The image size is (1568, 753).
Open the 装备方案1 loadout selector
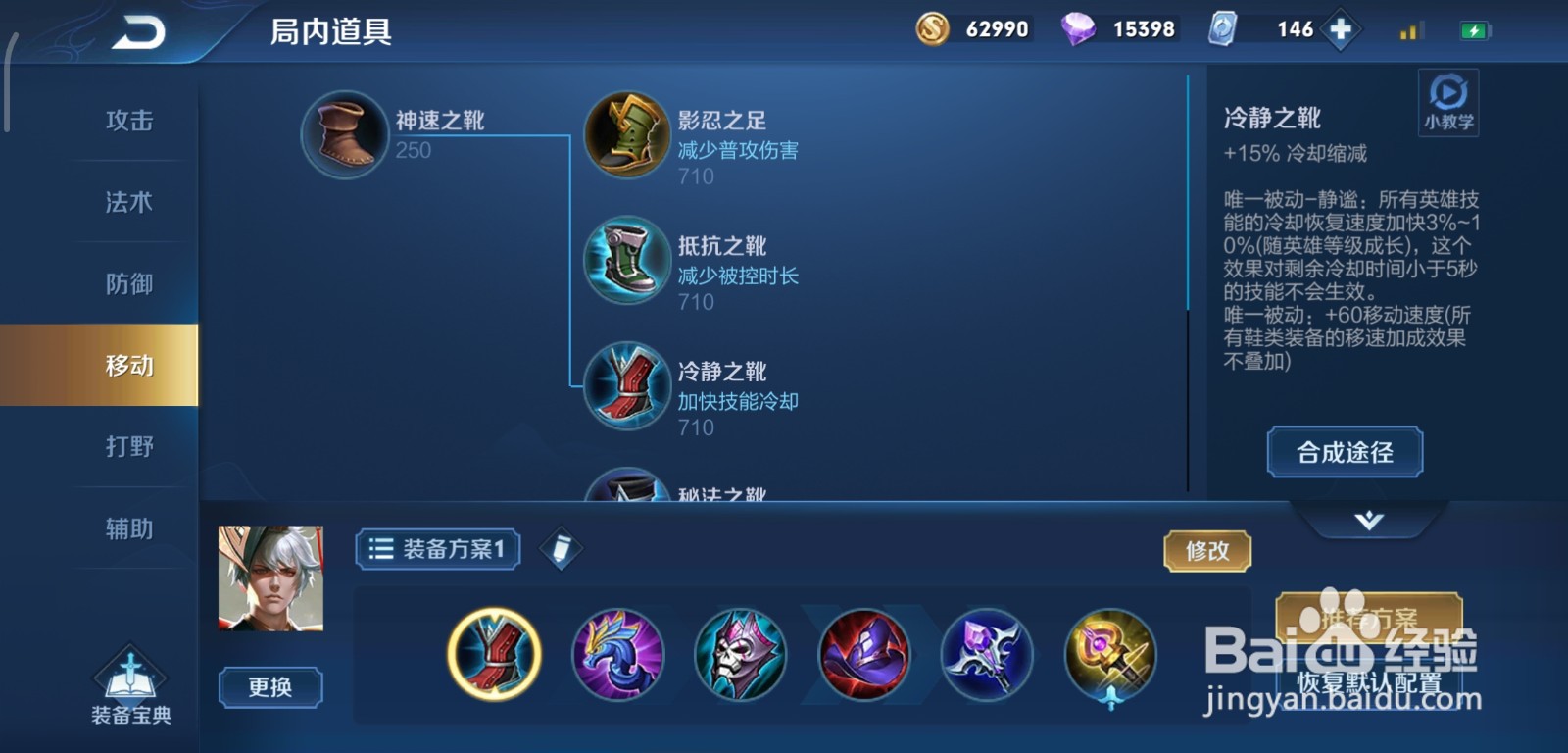(x=436, y=550)
